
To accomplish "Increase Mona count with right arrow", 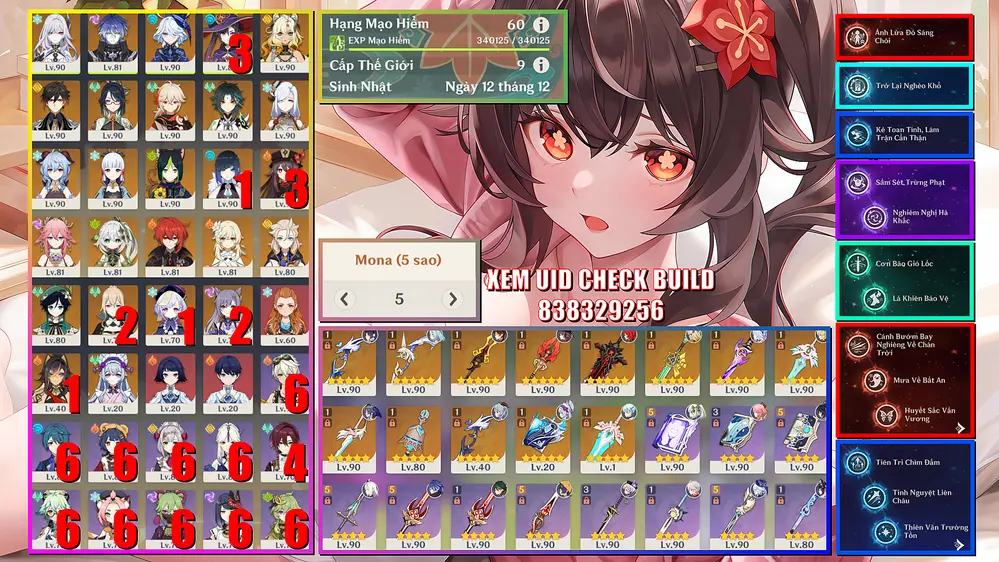I will [x=452, y=298].
